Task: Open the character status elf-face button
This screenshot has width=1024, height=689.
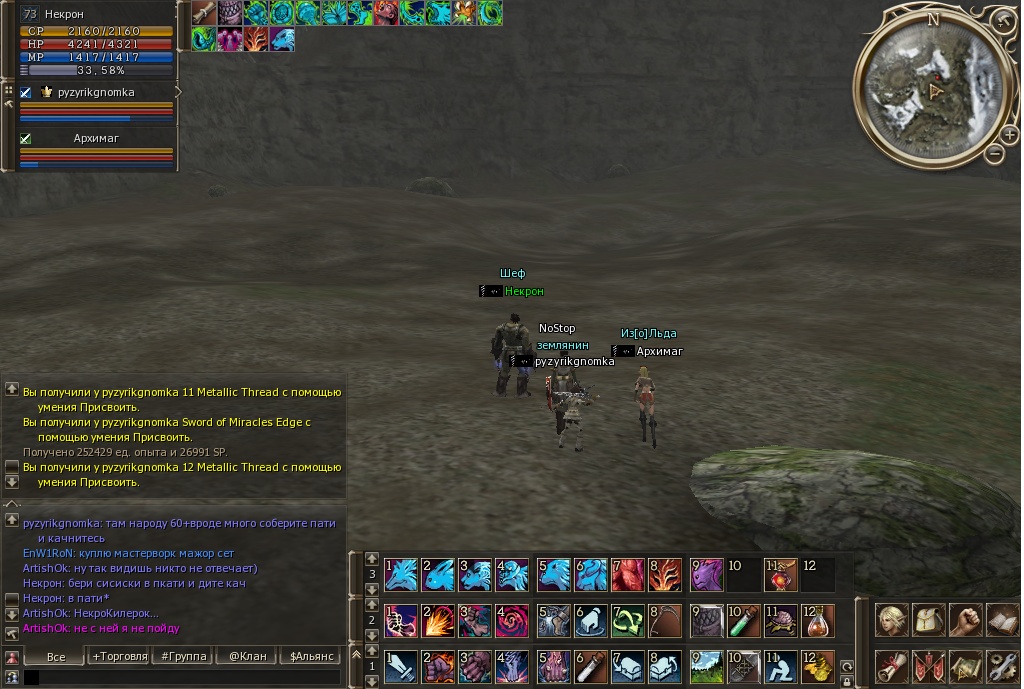Action: click(x=892, y=620)
